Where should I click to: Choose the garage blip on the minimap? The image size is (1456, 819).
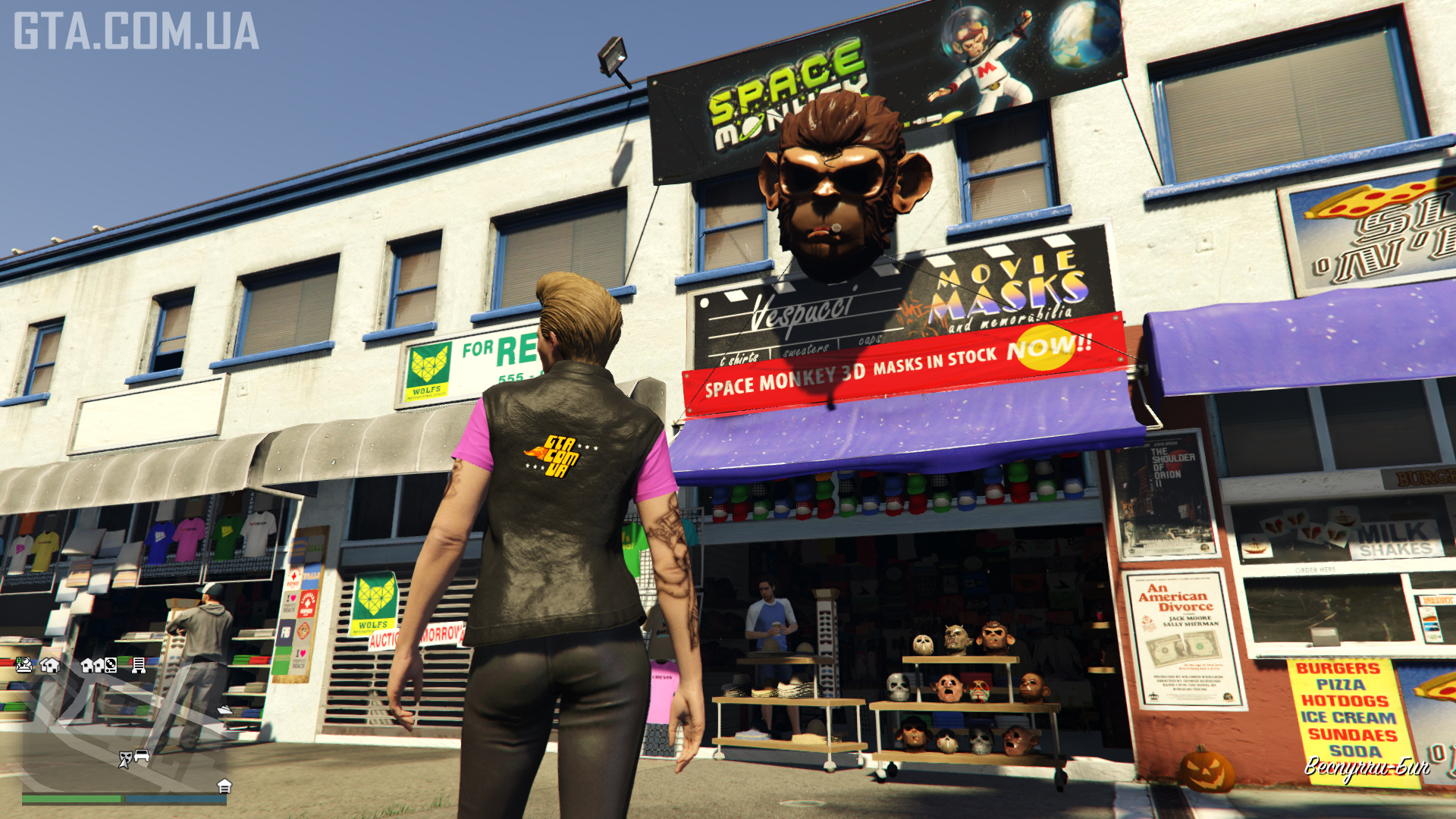click(224, 786)
